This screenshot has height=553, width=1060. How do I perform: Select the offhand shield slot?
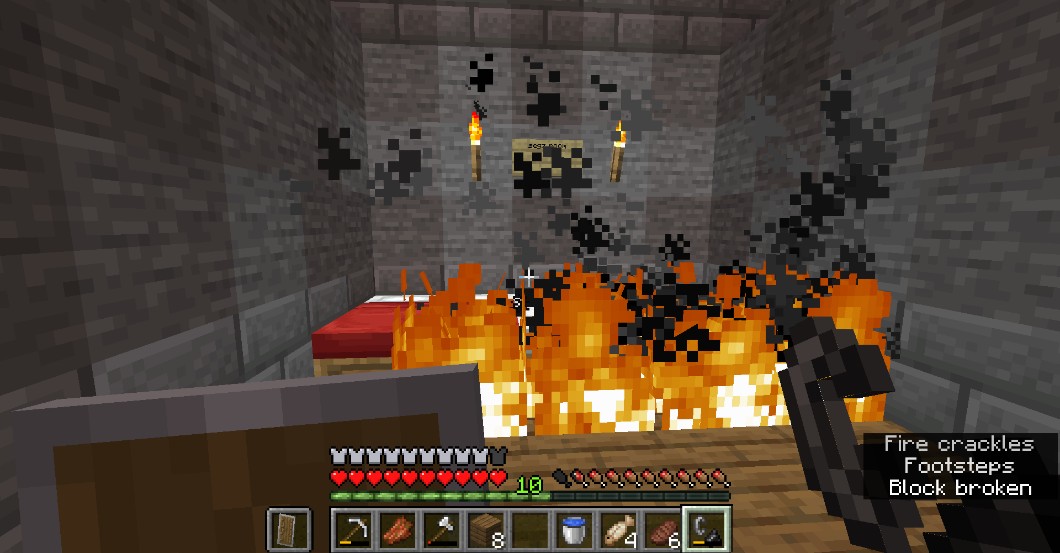coord(286,527)
